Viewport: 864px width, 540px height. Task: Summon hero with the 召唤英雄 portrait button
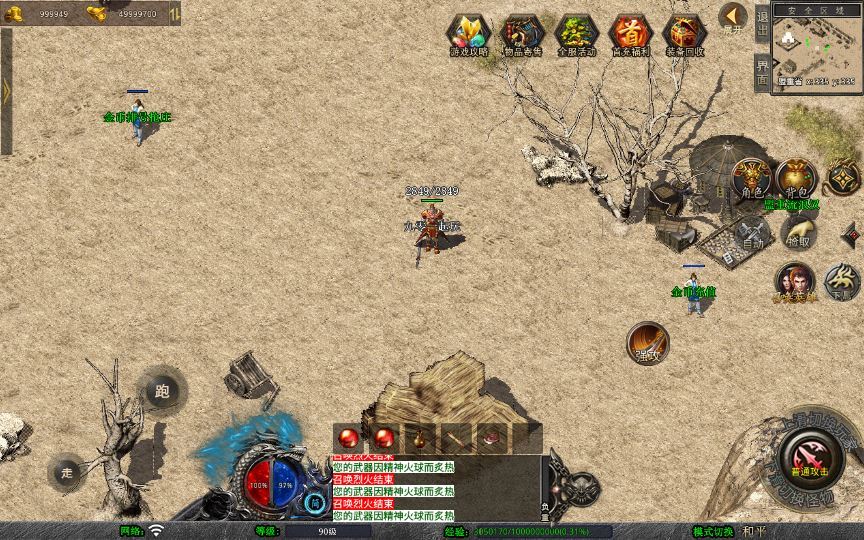[x=794, y=282]
